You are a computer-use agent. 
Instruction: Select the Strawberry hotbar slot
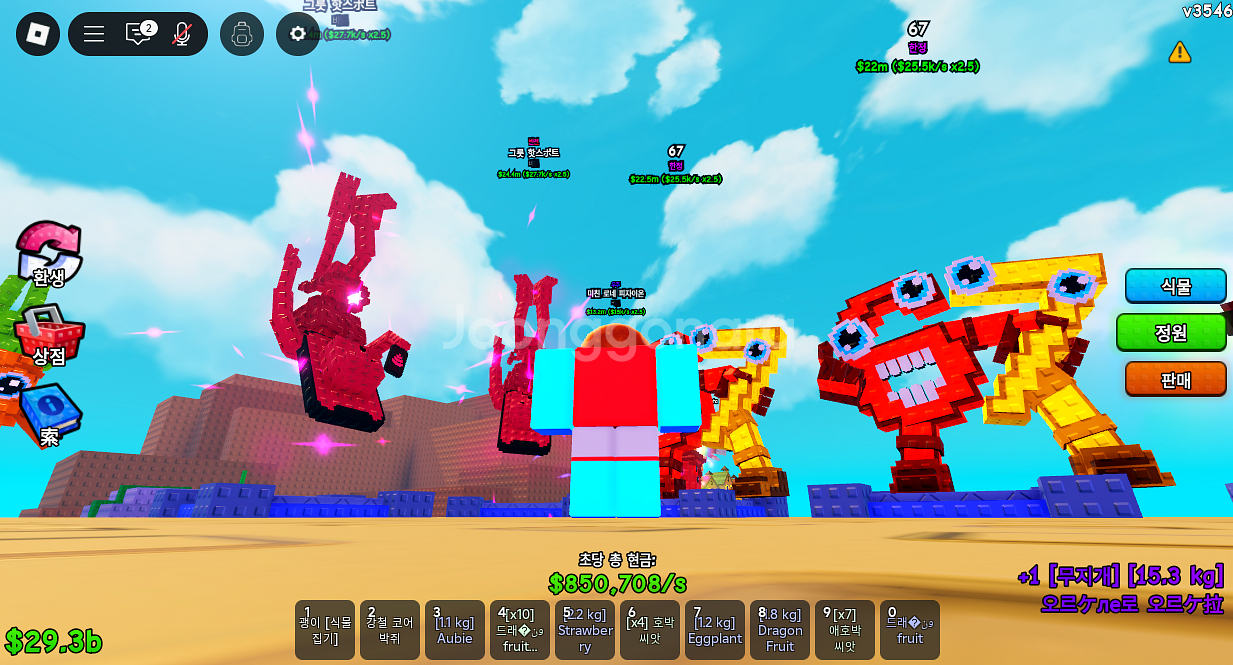[585, 630]
